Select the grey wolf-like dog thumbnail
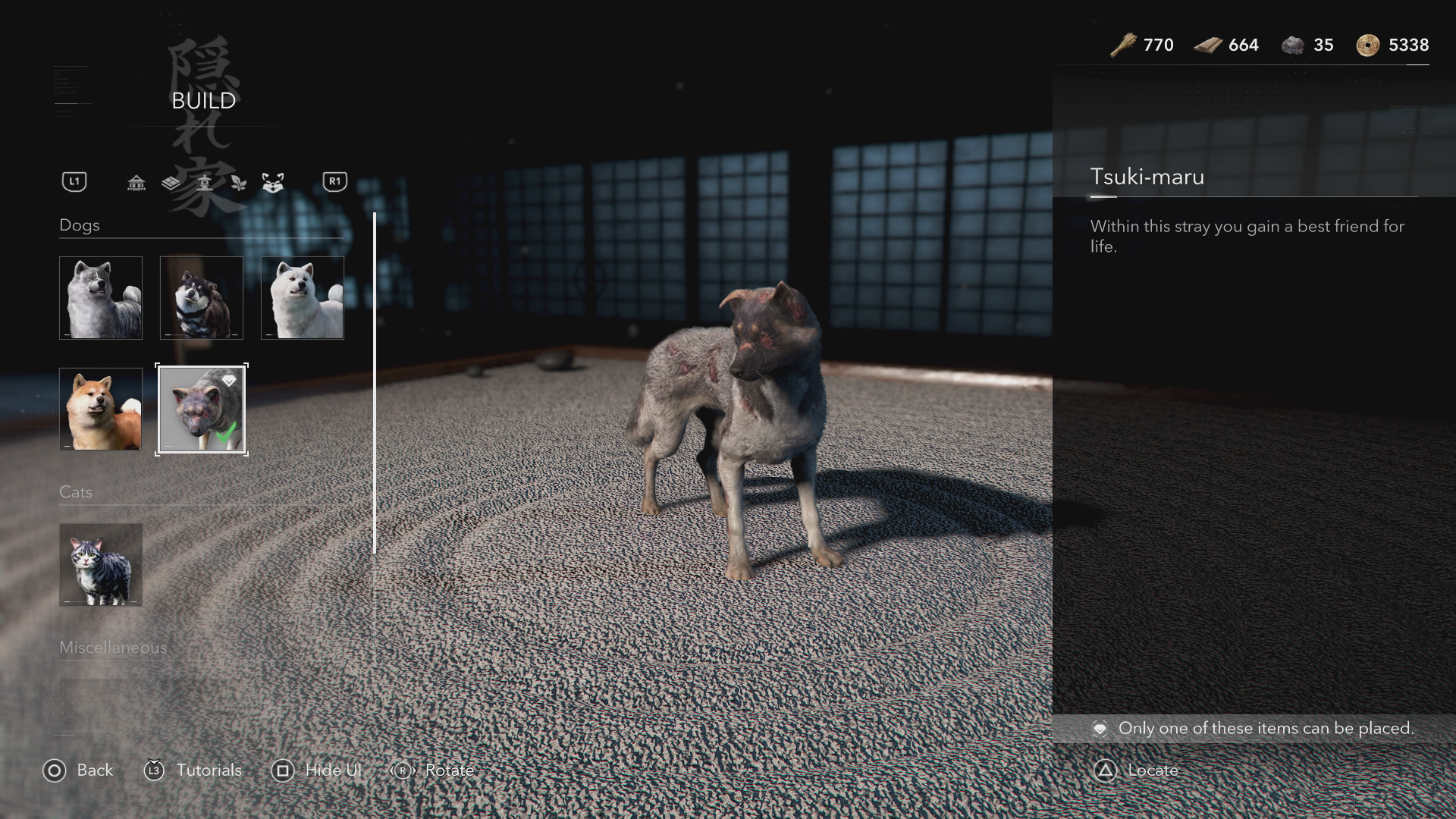This screenshot has height=819, width=1456. (x=101, y=297)
